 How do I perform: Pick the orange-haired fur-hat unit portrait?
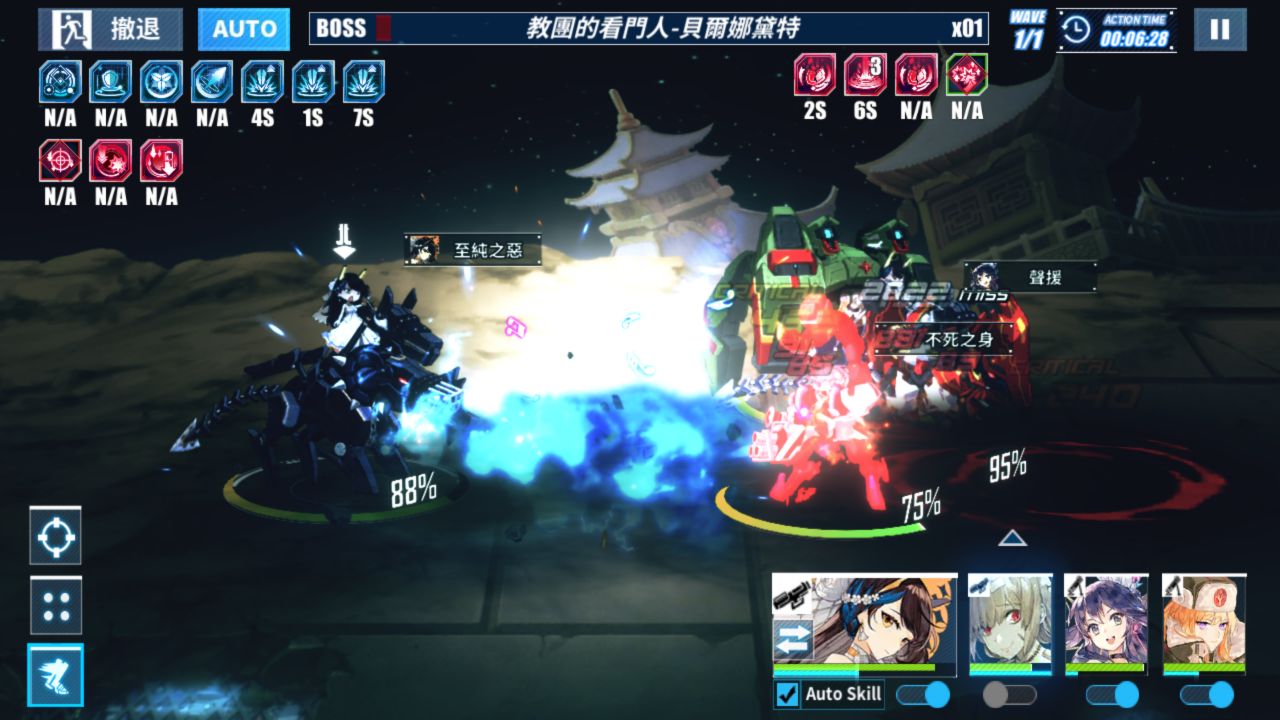[x=1204, y=620]
